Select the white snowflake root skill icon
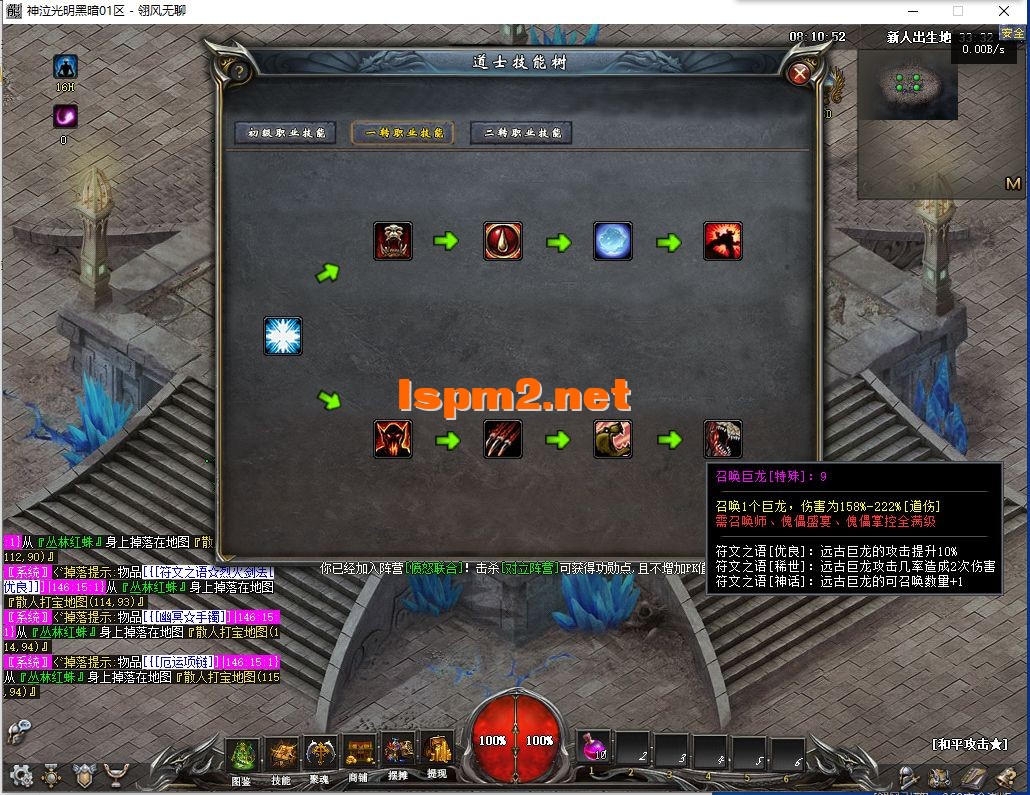1030x795 pixels. [283, 336]
